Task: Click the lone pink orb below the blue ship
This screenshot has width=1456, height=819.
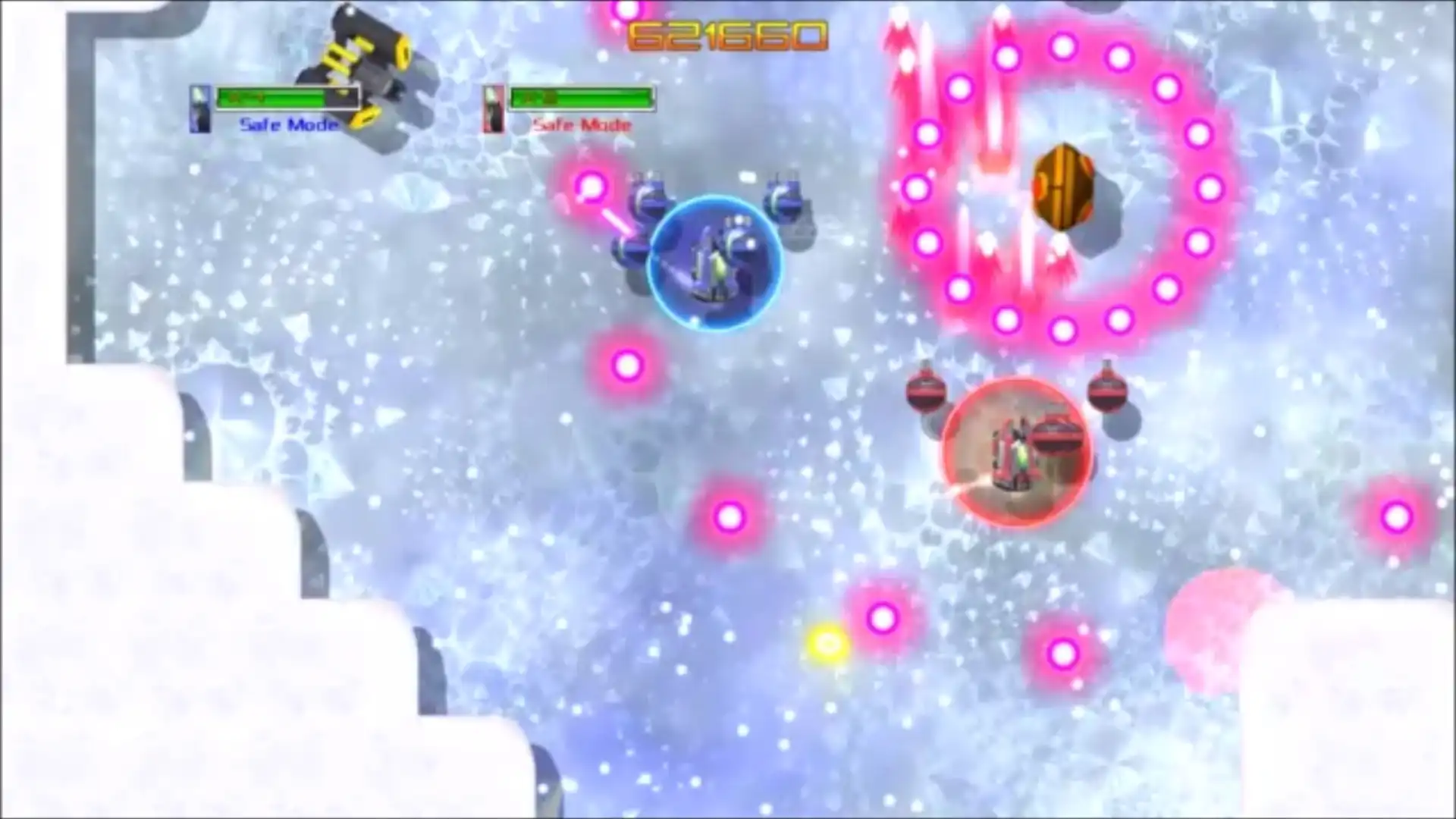Action: [627, 366]
